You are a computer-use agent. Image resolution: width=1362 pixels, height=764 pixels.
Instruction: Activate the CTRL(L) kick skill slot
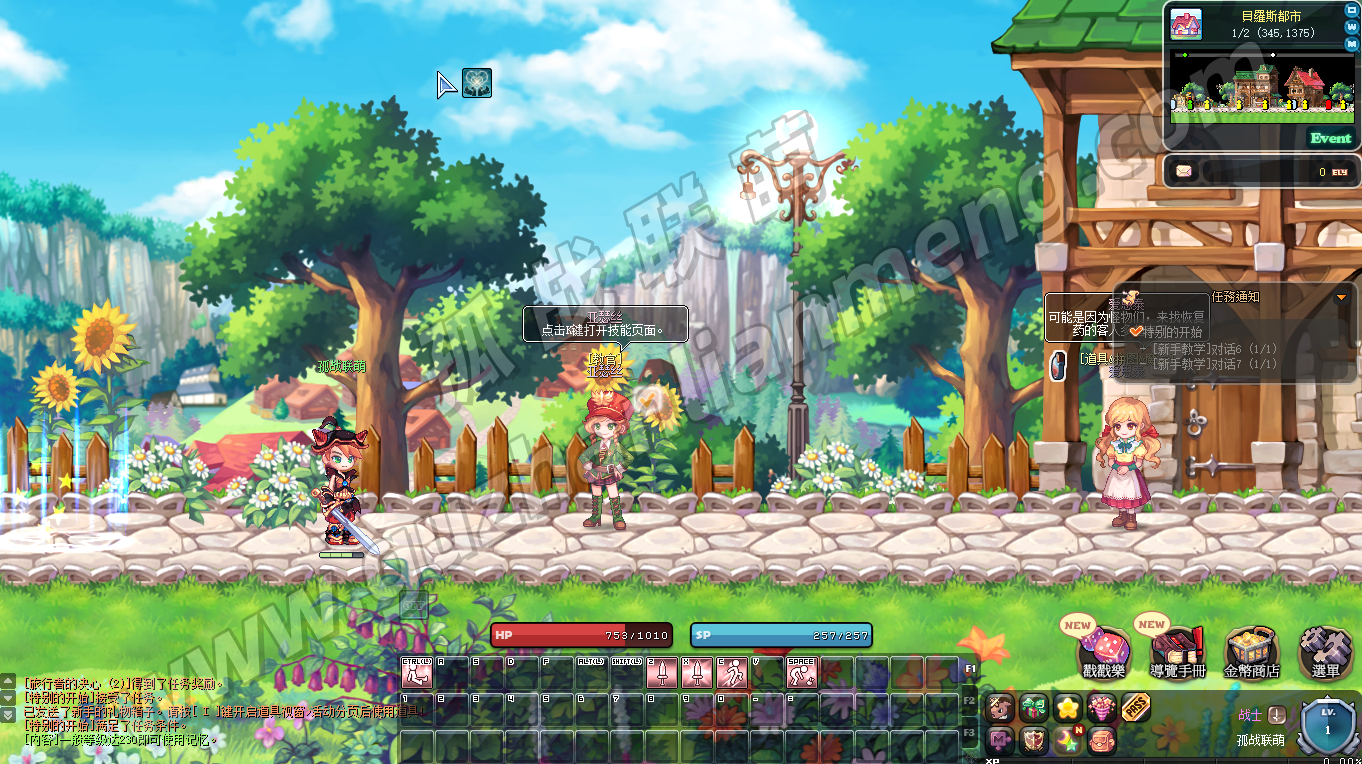(416, 672)
